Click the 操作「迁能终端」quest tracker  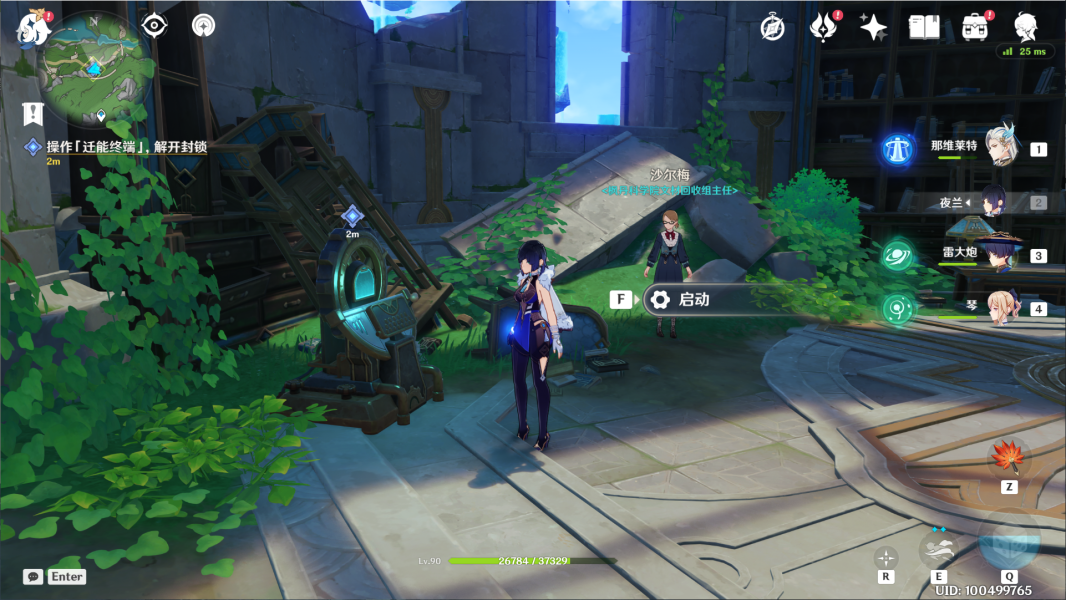[x=125, y=147]
